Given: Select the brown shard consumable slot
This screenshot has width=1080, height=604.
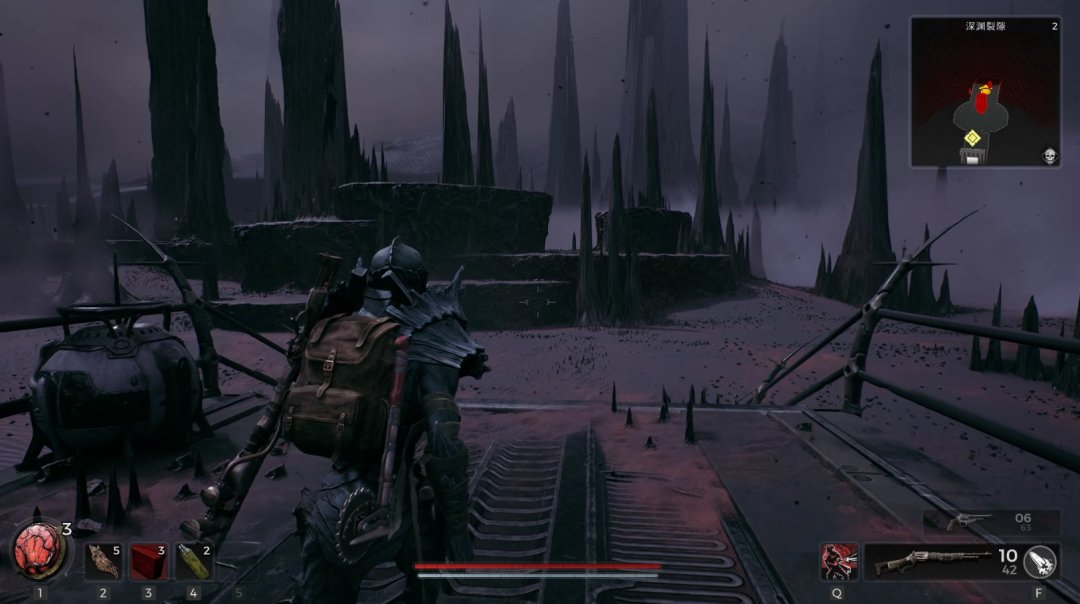Looking at the screenshot, I should point(102,562).
